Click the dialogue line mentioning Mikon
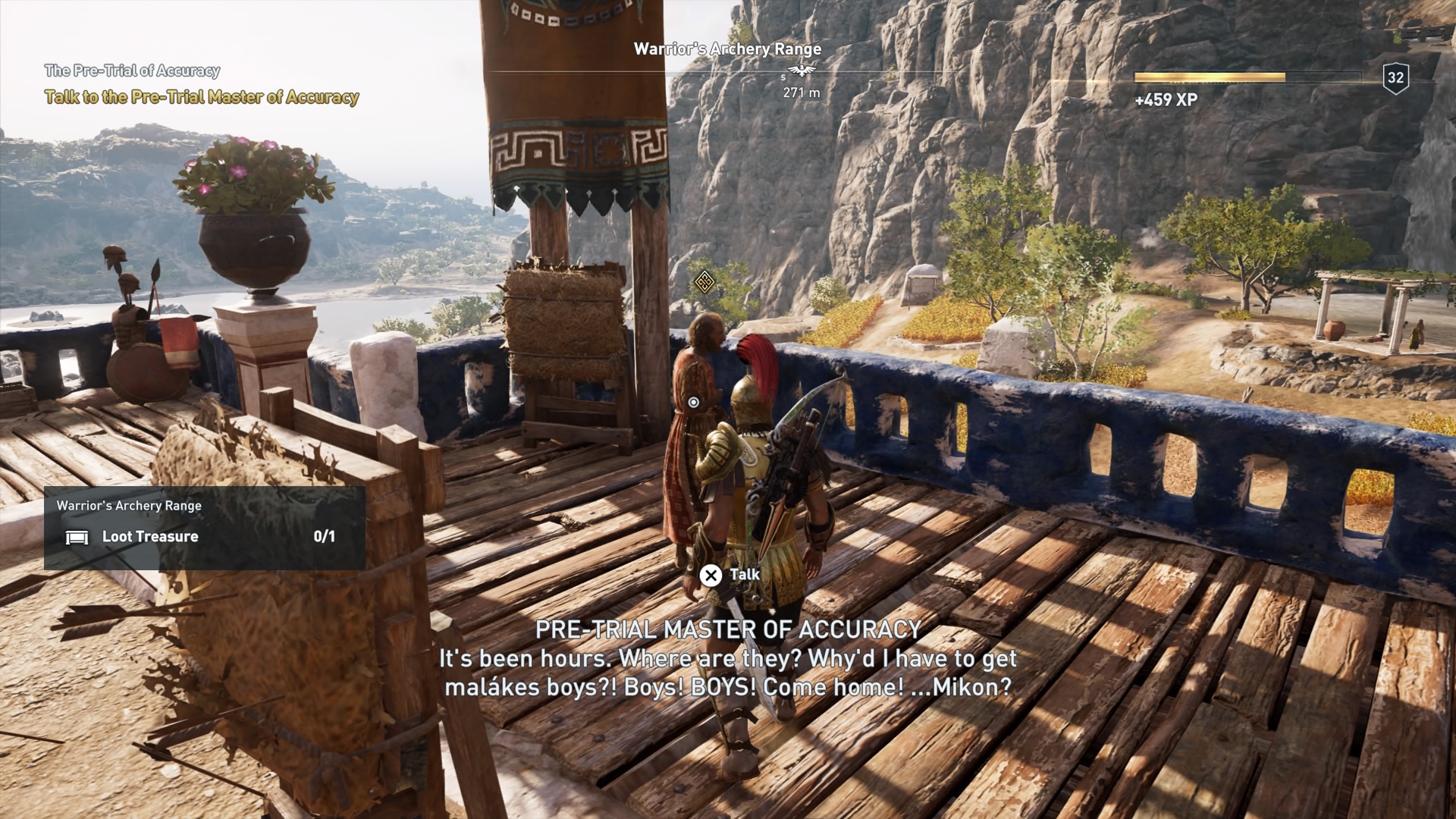 tap(728, 689)
